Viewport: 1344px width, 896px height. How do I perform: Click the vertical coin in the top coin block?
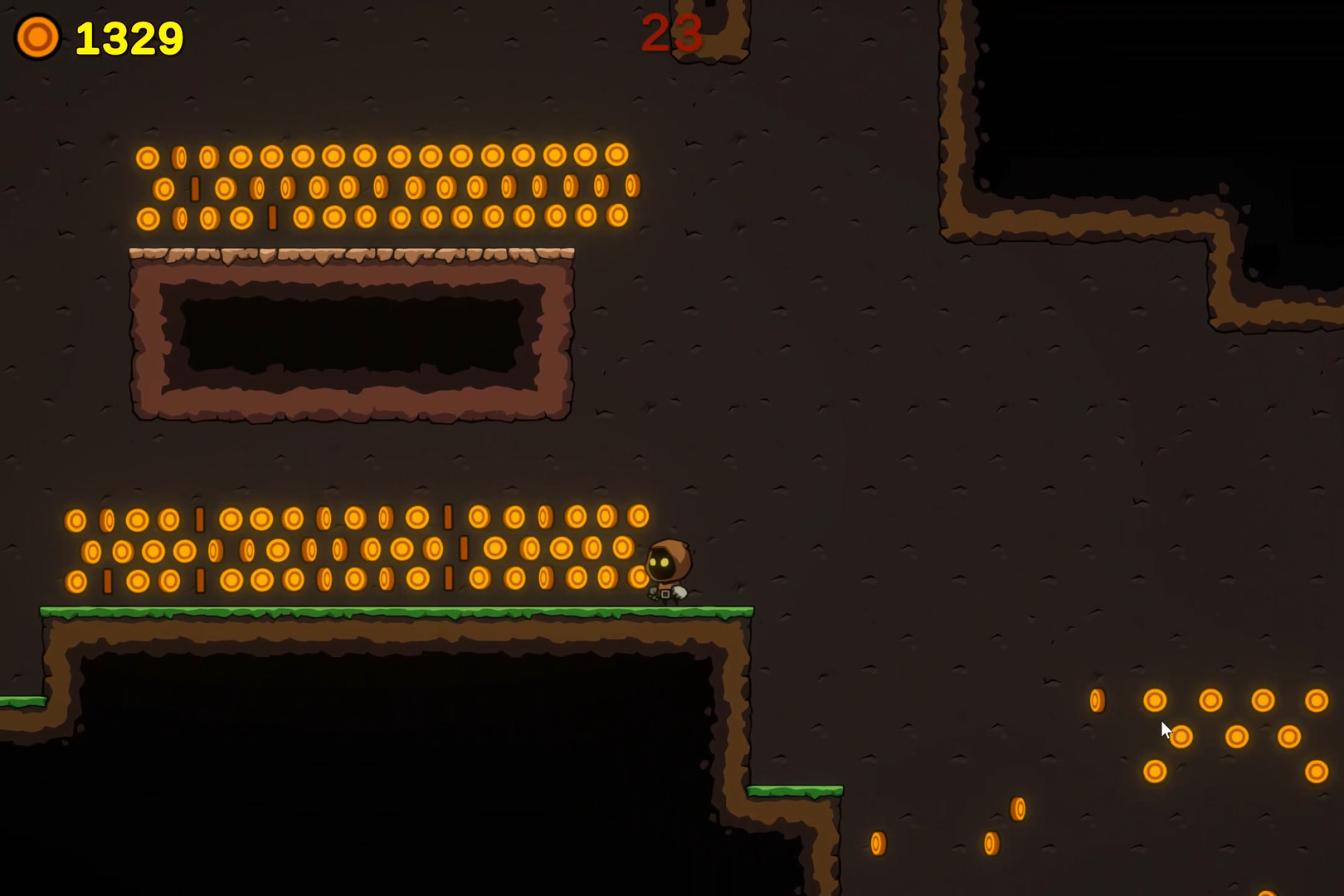click(x=197, y=187)
